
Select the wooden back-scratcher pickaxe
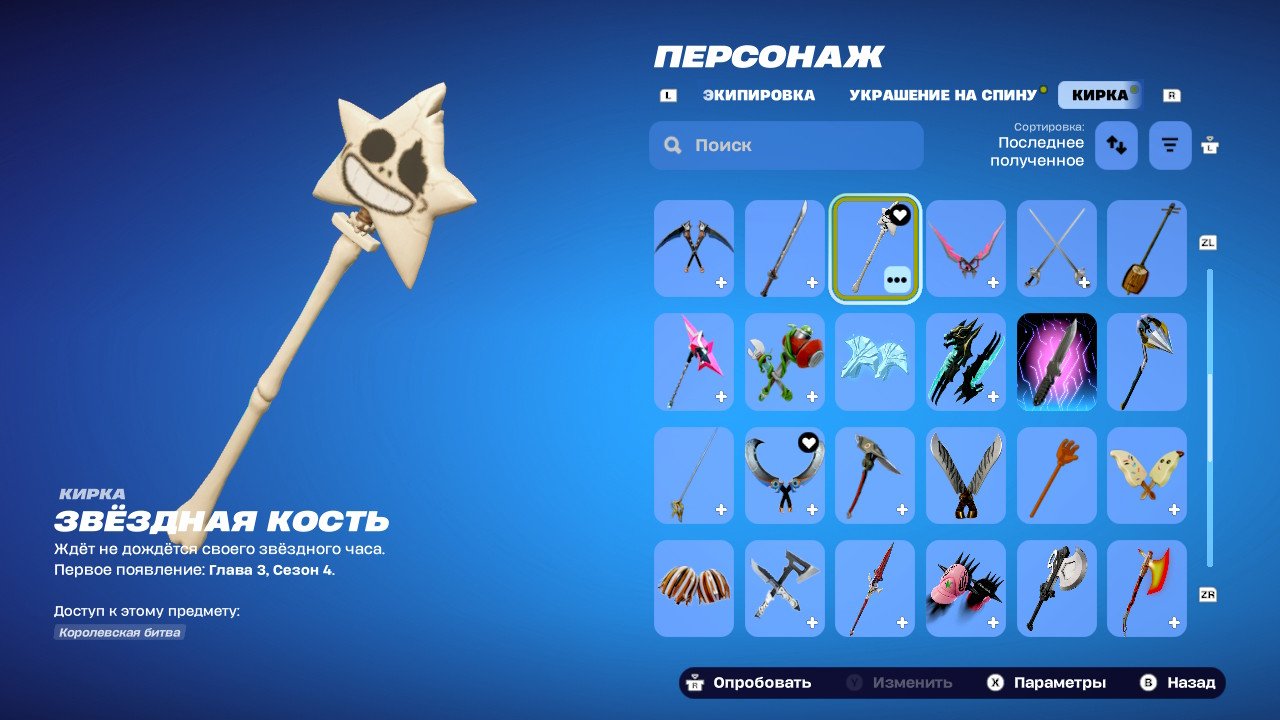click(x=1056, y=475)
